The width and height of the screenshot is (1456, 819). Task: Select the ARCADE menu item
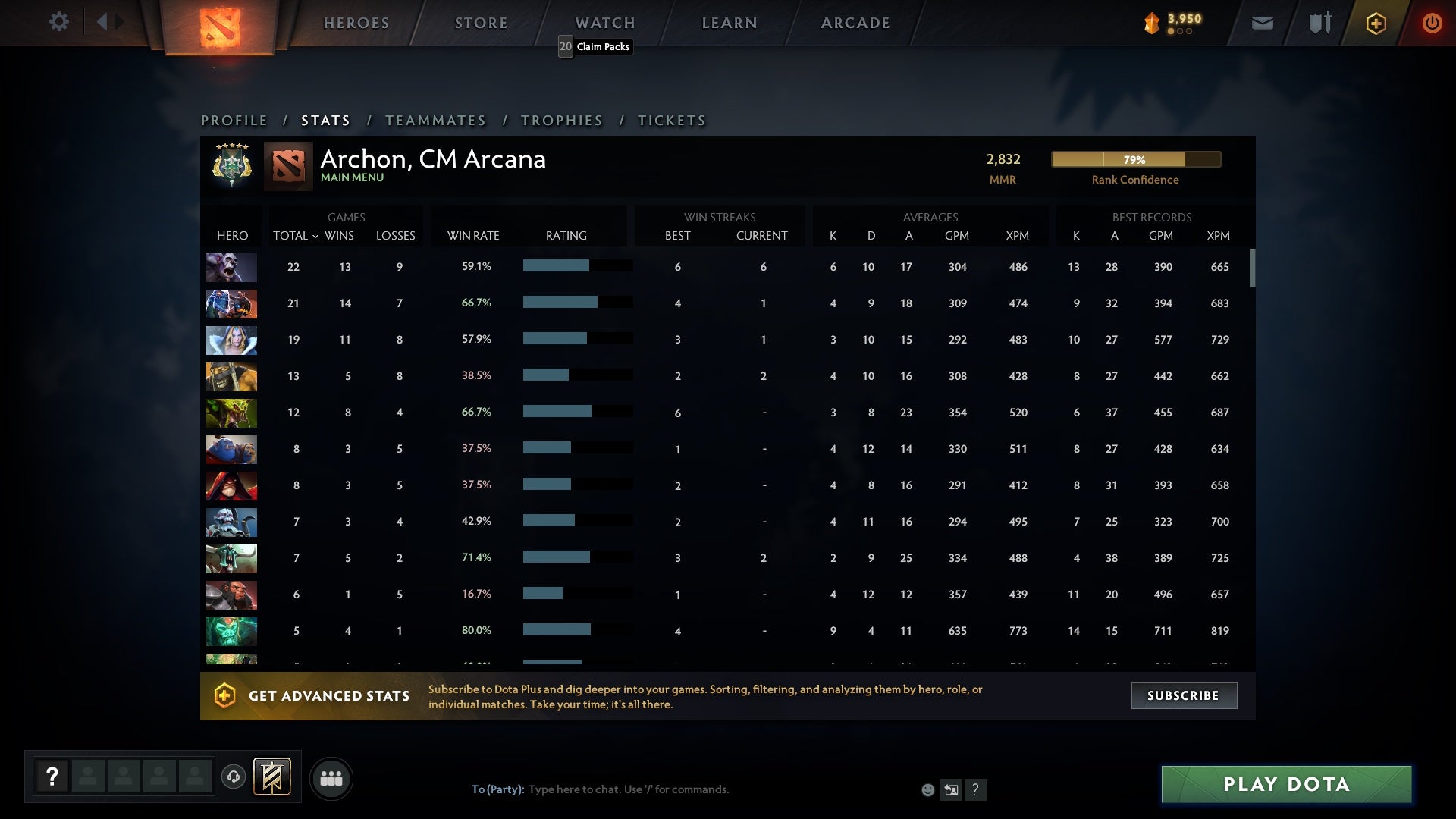point(855,23)
